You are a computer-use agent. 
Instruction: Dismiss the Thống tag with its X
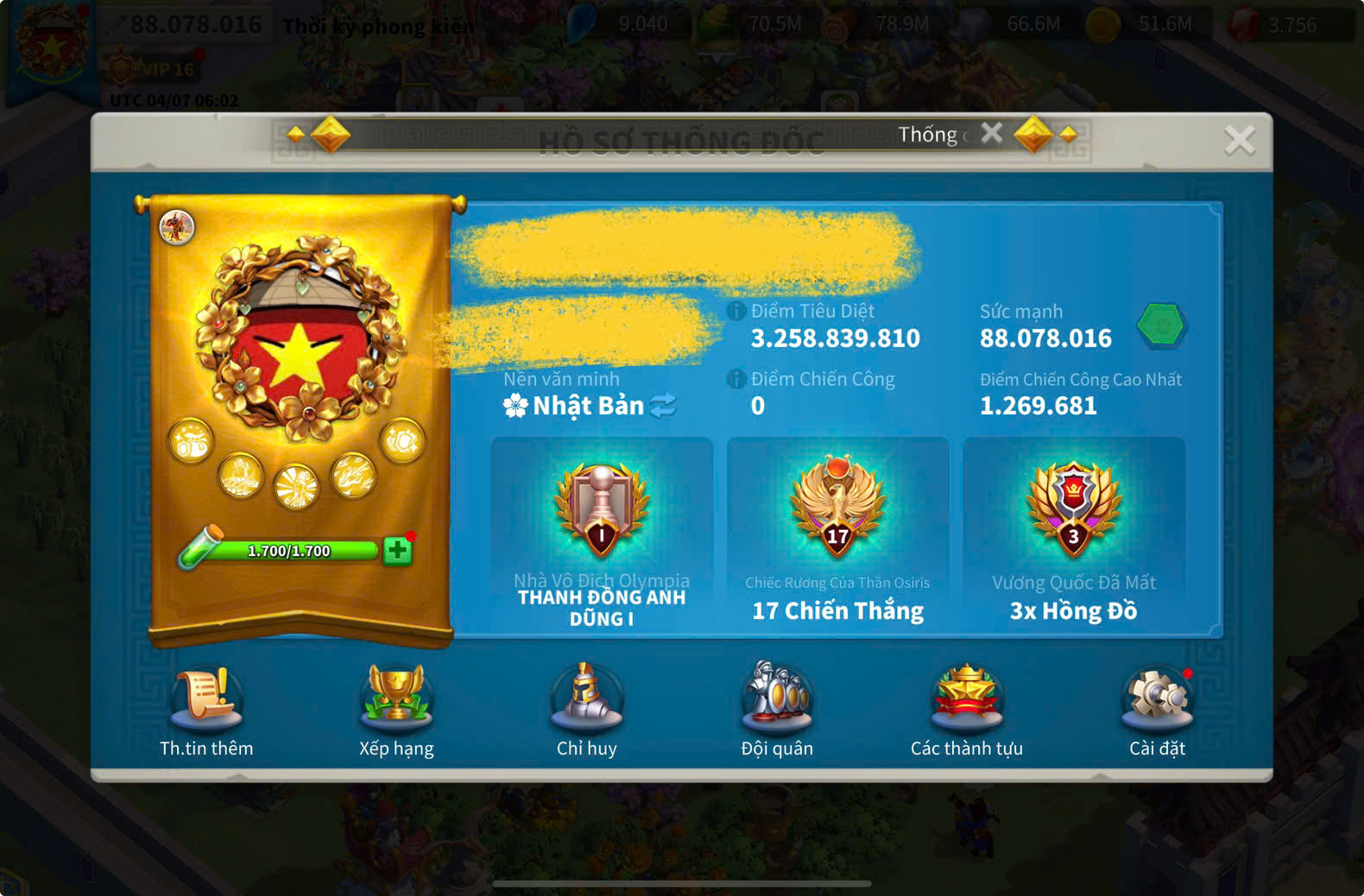[992, 133]
